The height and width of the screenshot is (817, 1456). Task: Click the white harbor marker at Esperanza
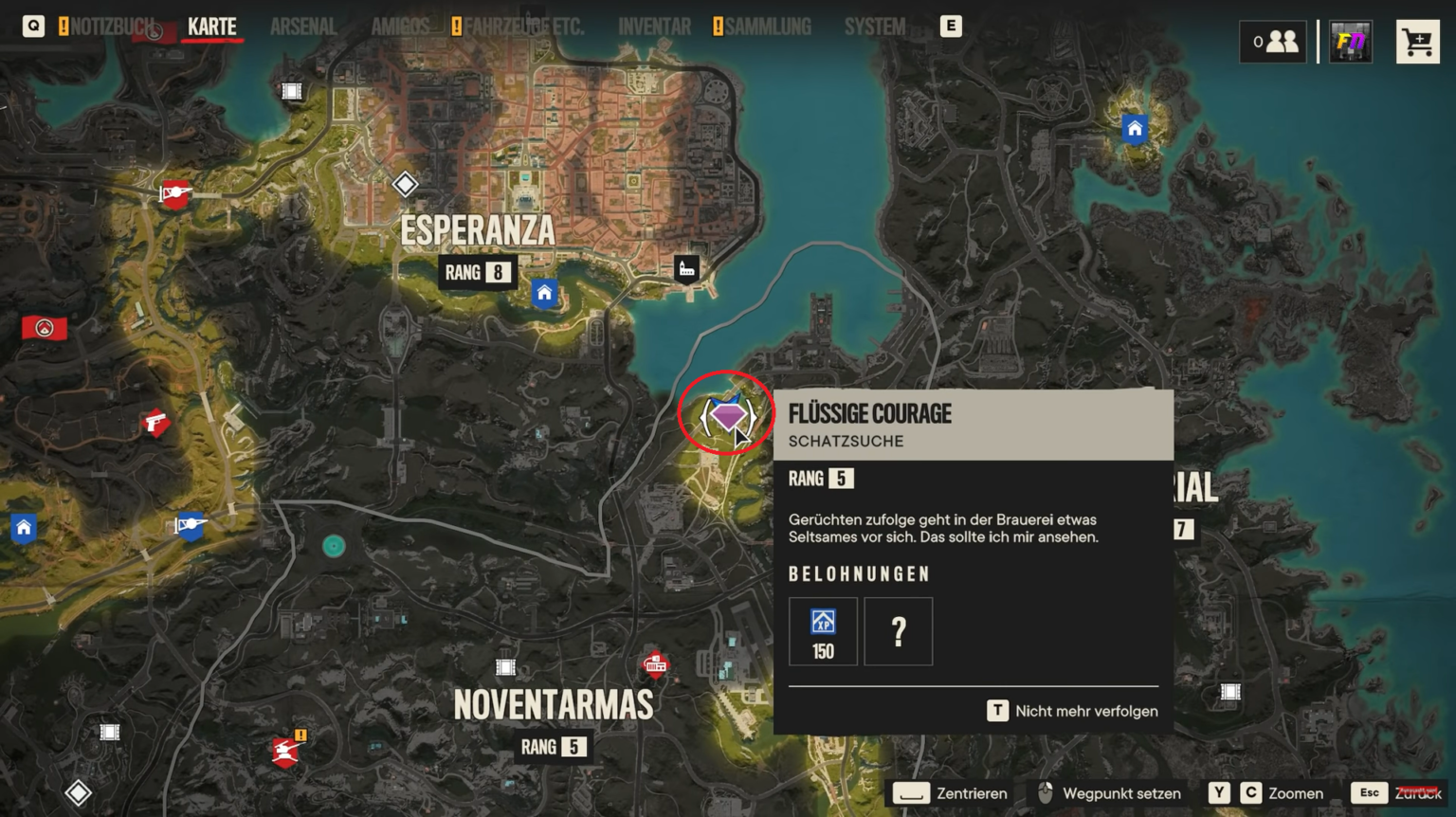(x=687, y=269)
